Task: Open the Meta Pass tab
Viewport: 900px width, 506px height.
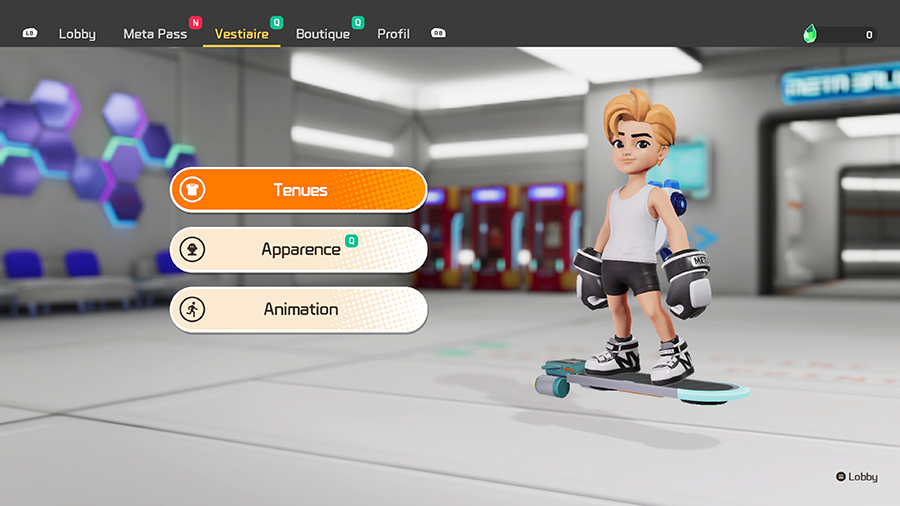Action: [x=155, y=34]
